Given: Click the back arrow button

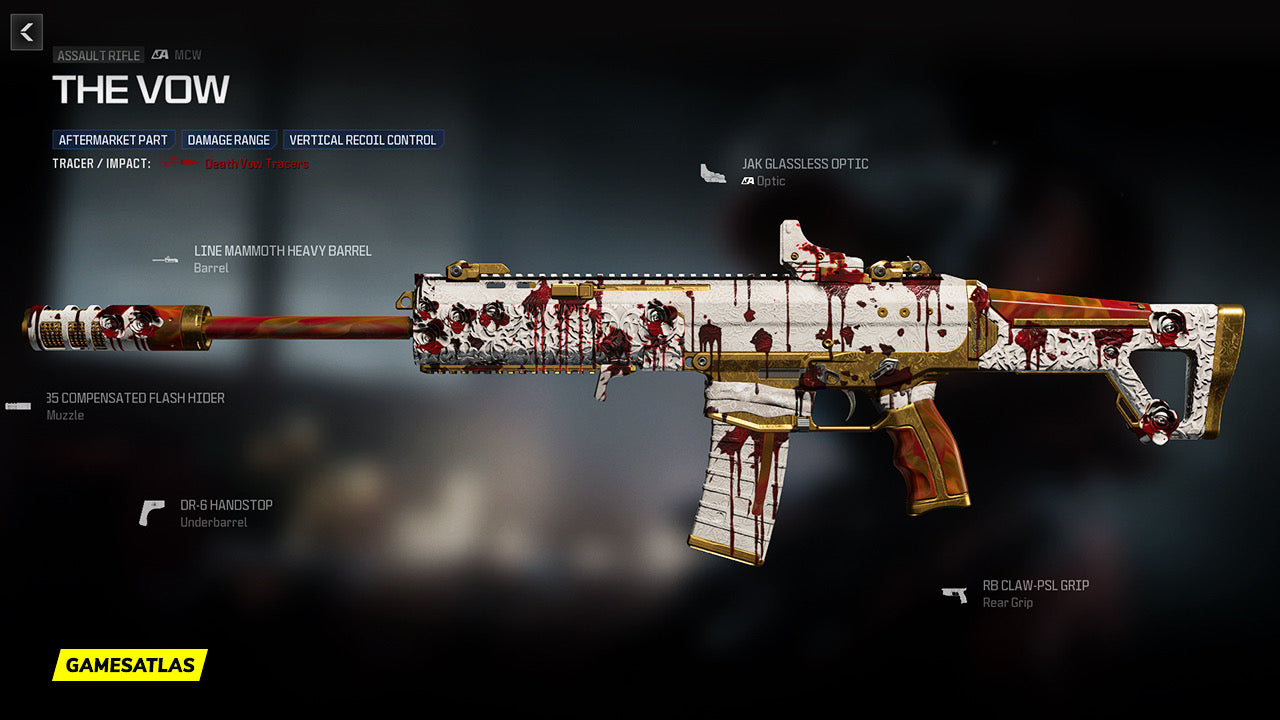Looking at the screenshot, I should [x=27, y=32].
